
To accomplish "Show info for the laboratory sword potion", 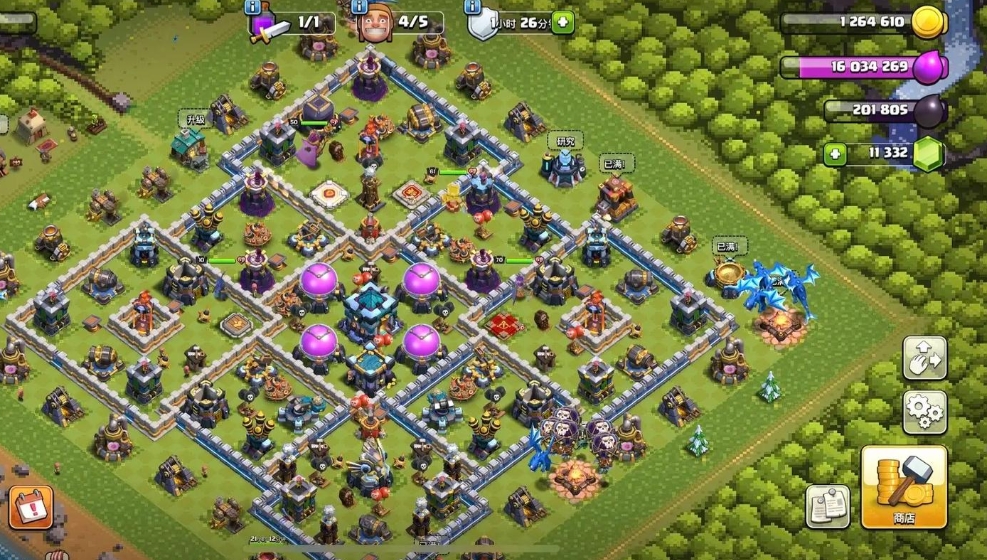I will click(x=251, y=5).
